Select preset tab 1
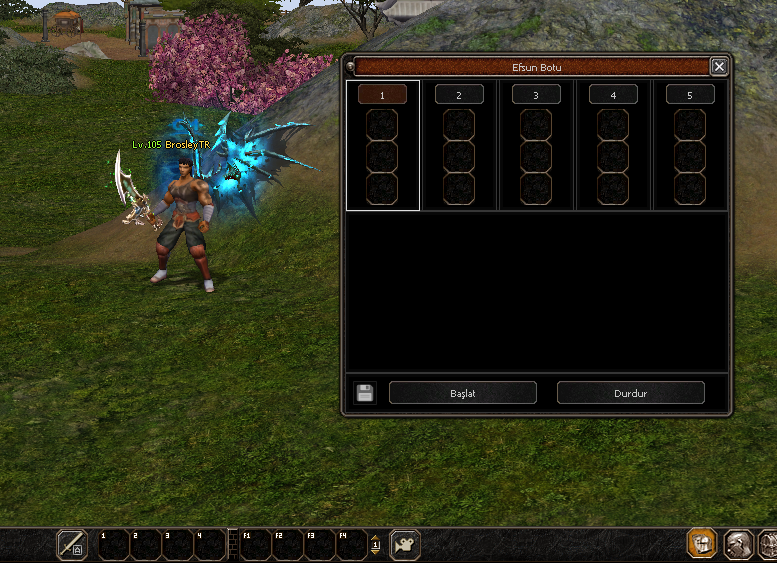777x563 pixels. [382, 95]
